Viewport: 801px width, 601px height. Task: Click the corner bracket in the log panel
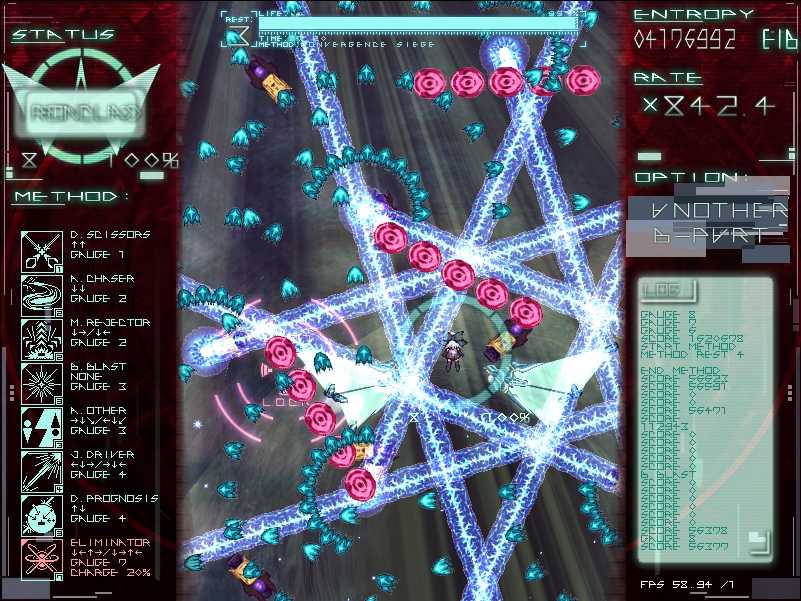758,541
